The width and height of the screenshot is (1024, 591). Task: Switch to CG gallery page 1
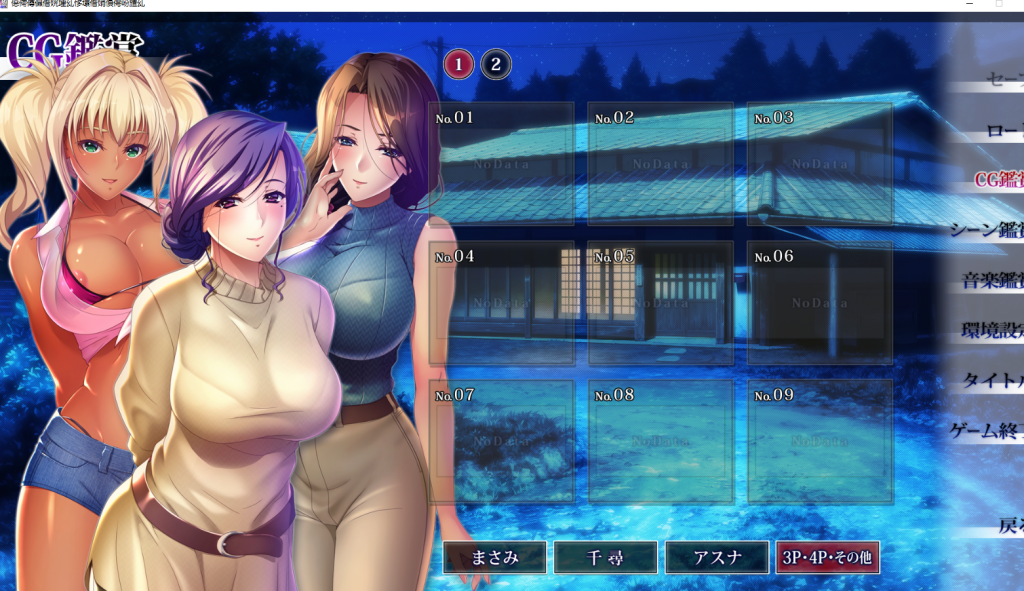(x=459, y=66)
